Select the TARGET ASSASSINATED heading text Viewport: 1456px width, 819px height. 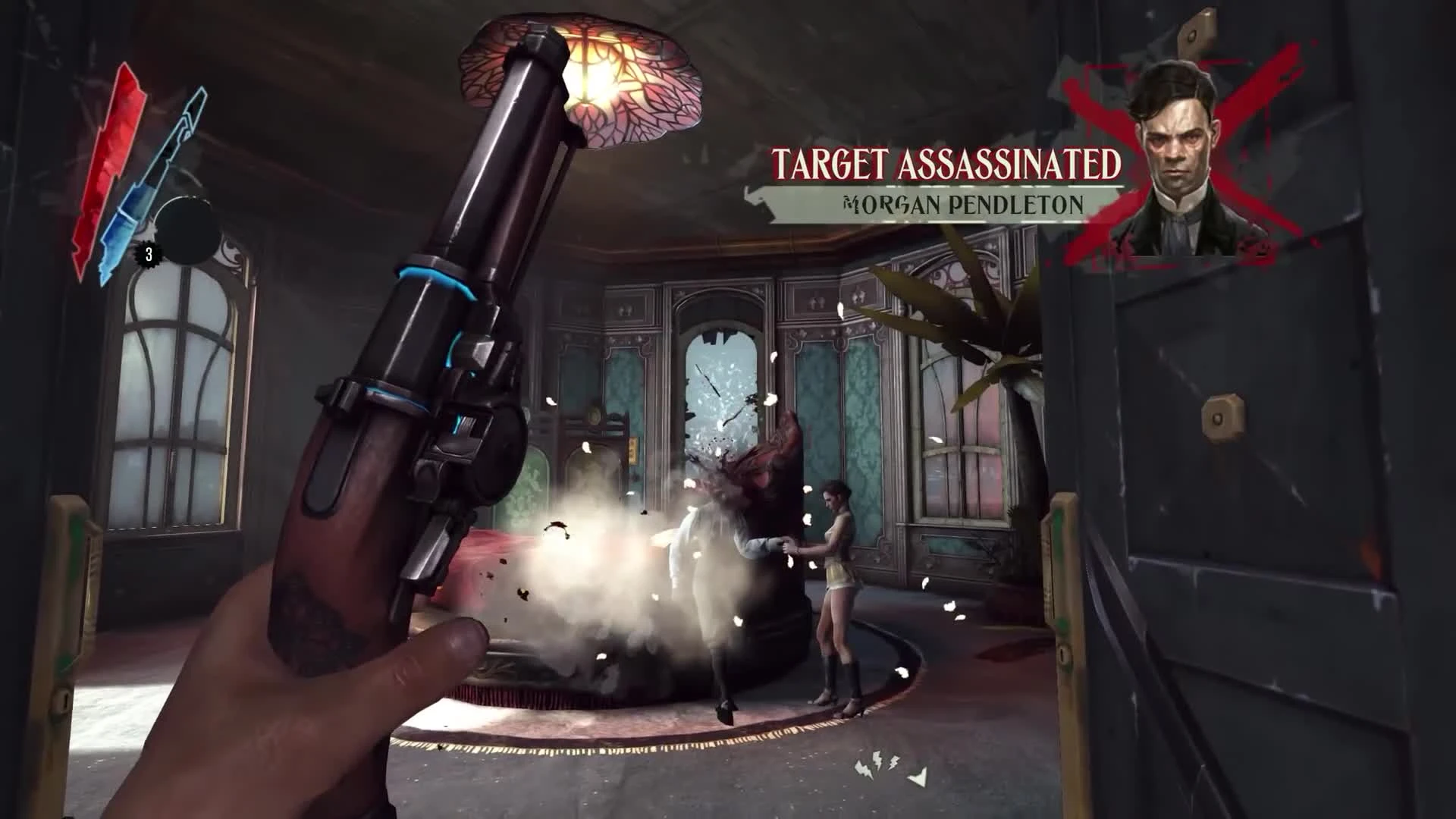coord(946,161)
